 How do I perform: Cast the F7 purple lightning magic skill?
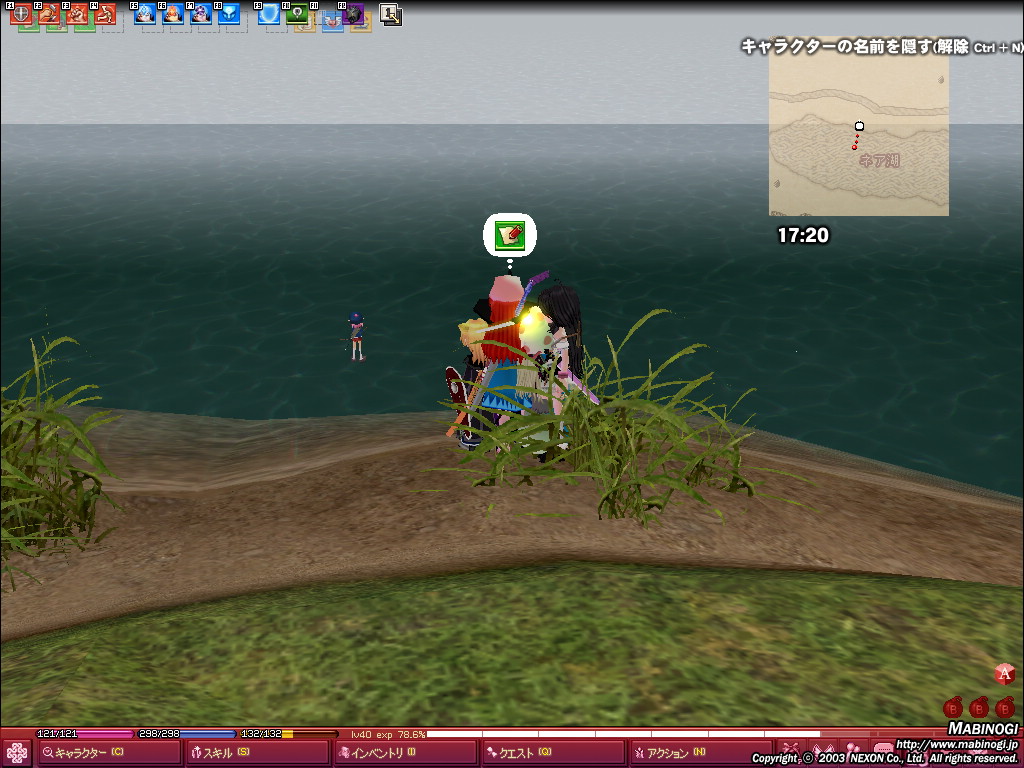click(201, 14)
